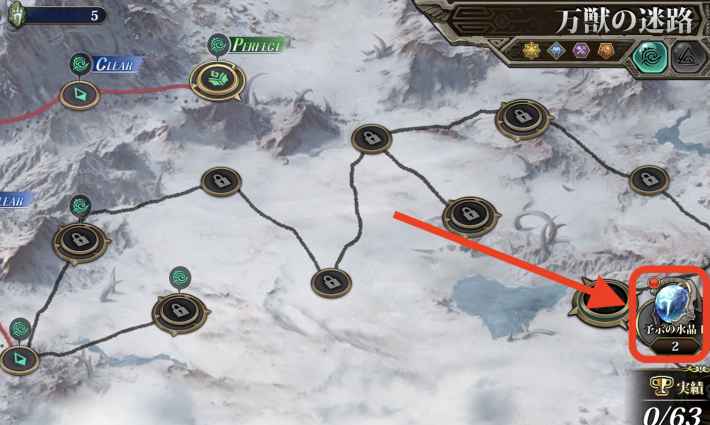Select the stage node marked Clear
This screenshot has width=710, height=425.
point(77,94)
